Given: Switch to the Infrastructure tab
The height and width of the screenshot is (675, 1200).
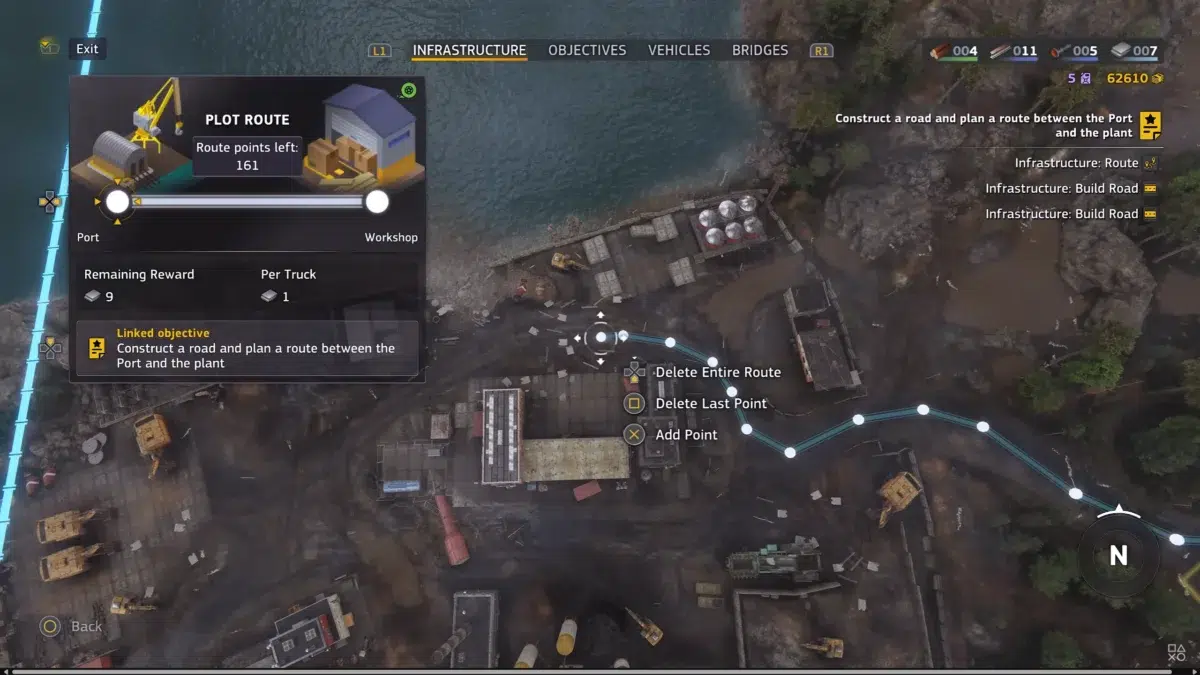Looking at the screenshot, I should coord(469,50).
